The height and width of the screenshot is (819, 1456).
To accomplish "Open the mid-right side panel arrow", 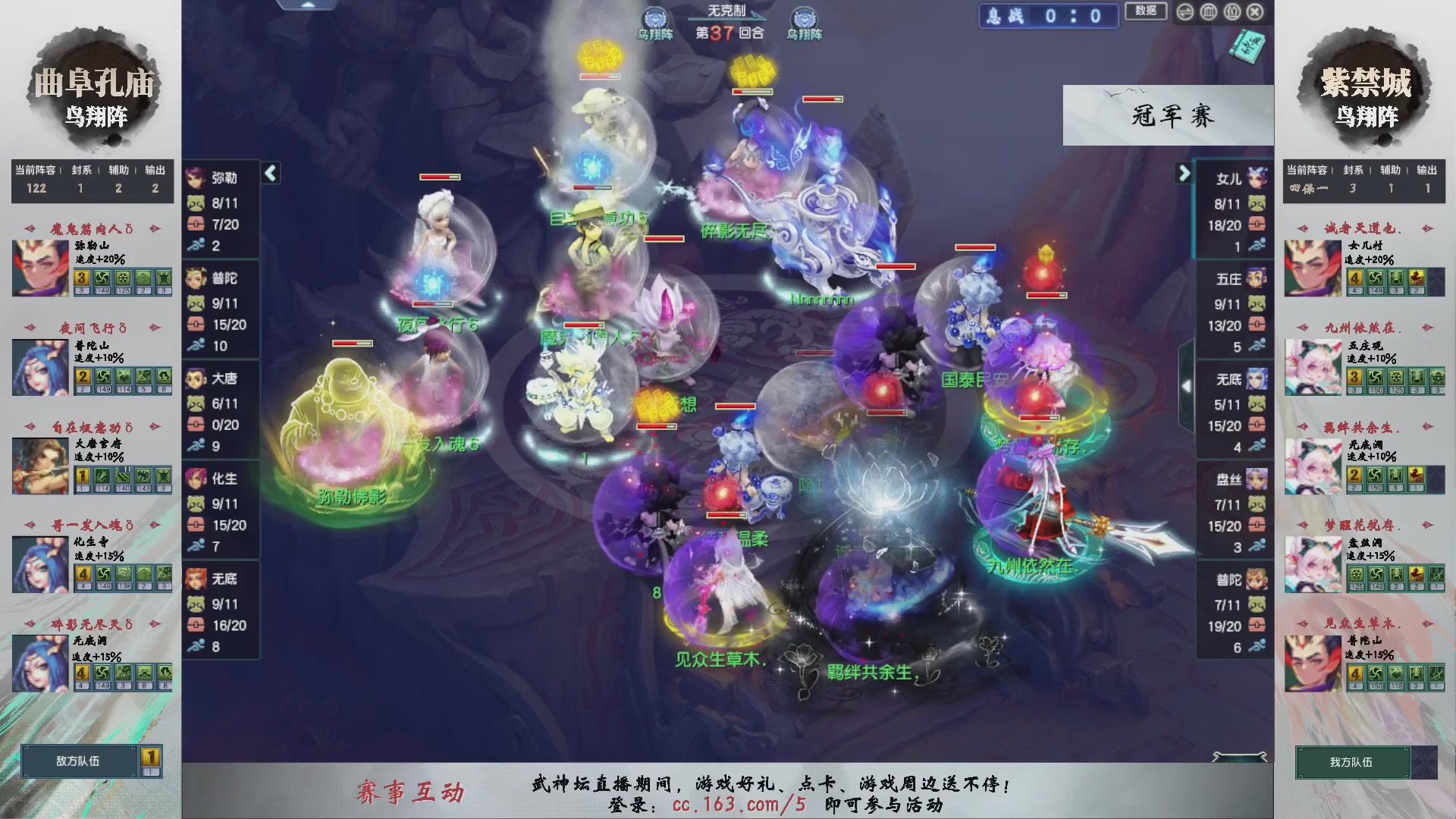I will (1186, 385).
